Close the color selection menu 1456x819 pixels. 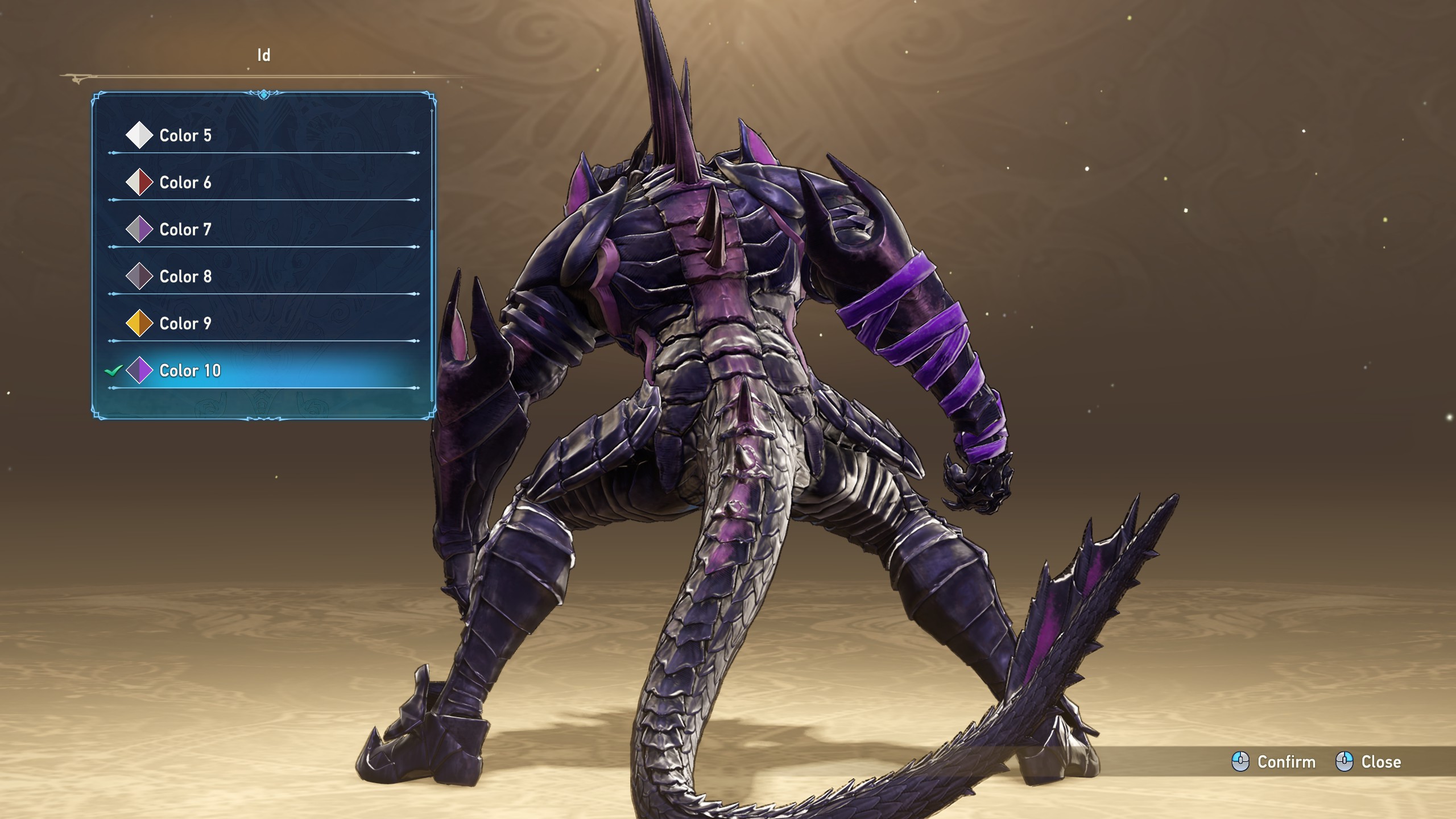pos(1368,762)
